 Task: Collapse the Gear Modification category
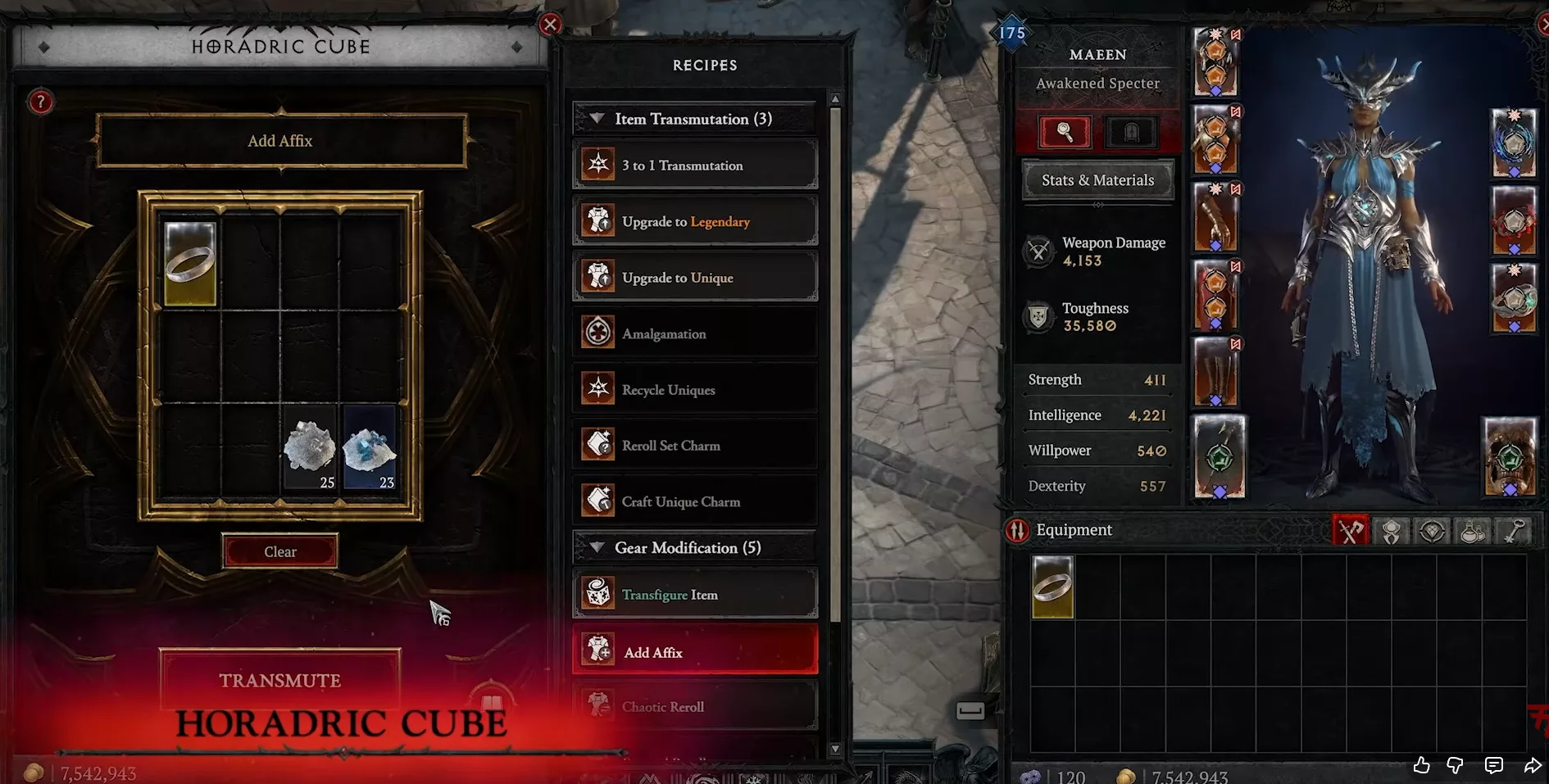[597, 547]
